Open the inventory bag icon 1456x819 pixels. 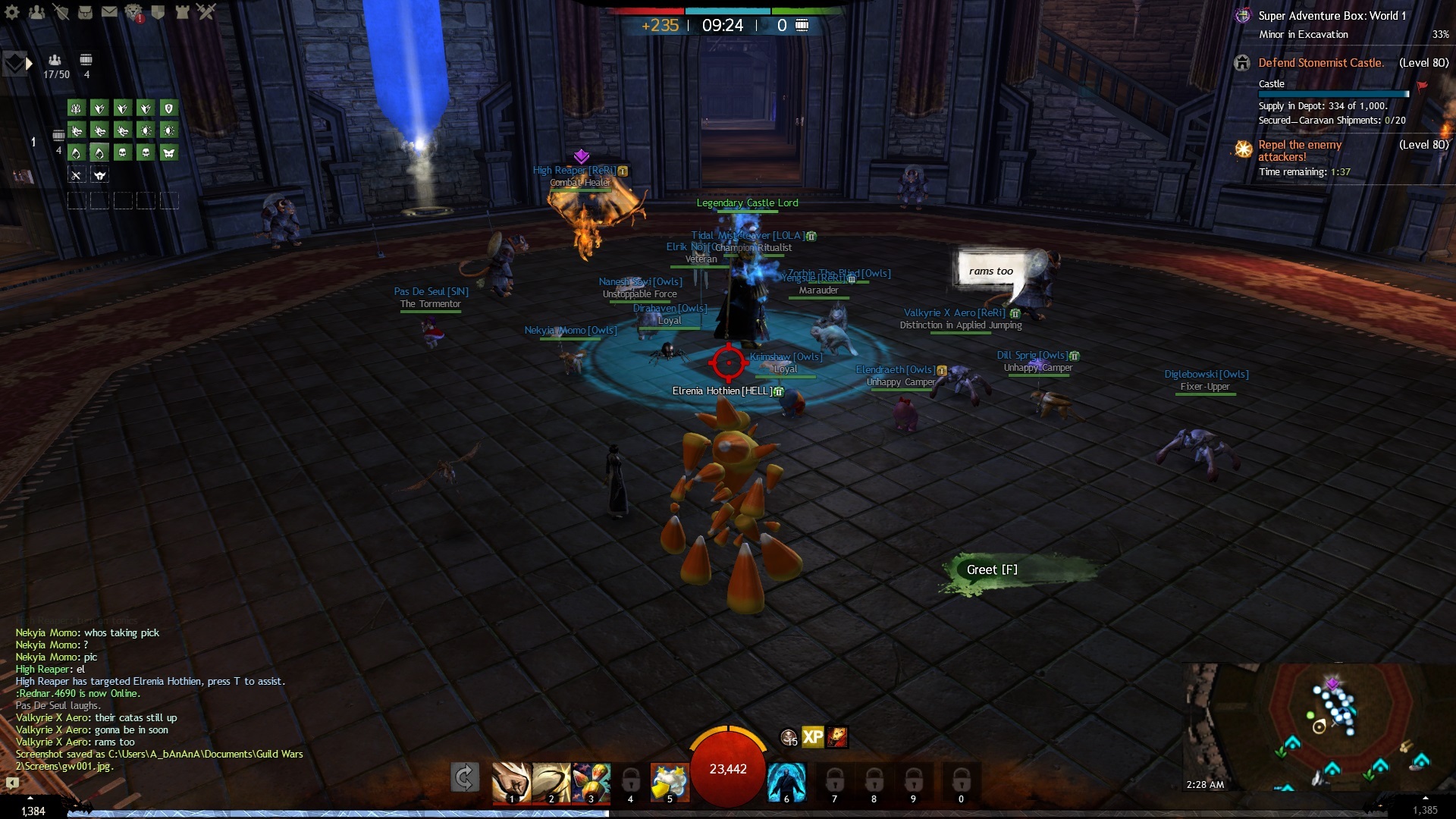(85, 12)
